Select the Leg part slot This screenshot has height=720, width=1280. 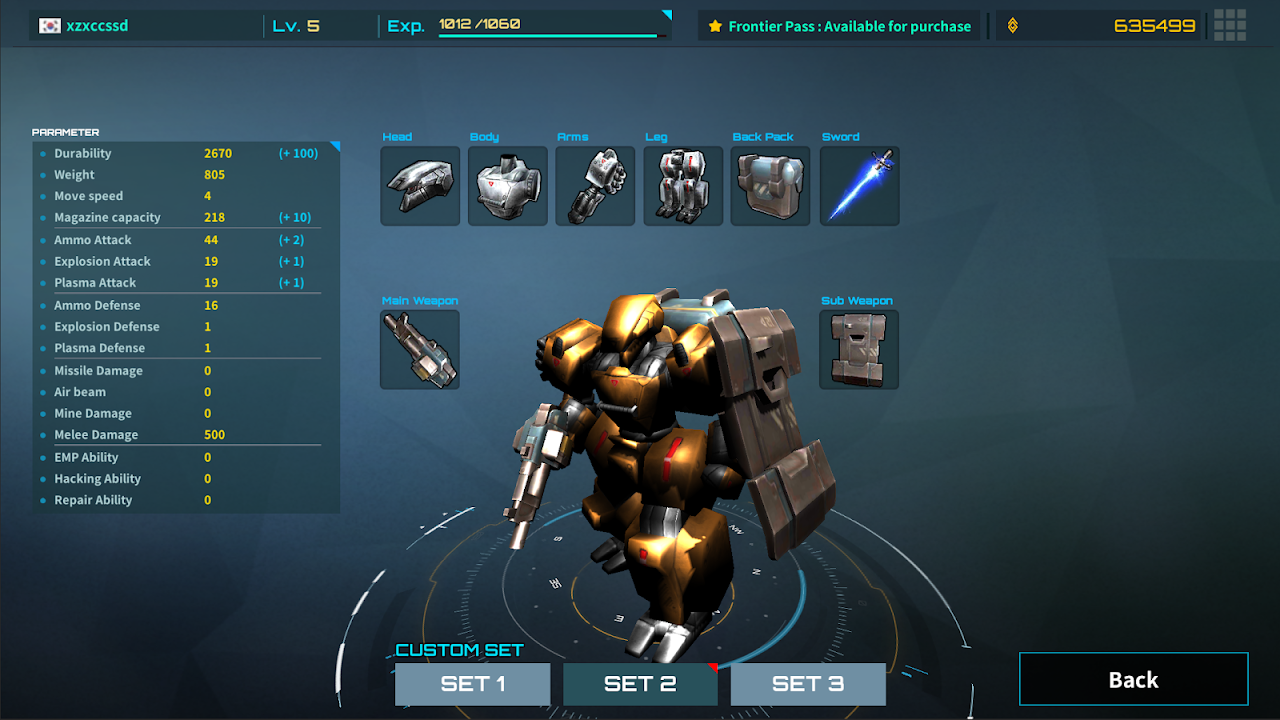(x=683, y=186)
